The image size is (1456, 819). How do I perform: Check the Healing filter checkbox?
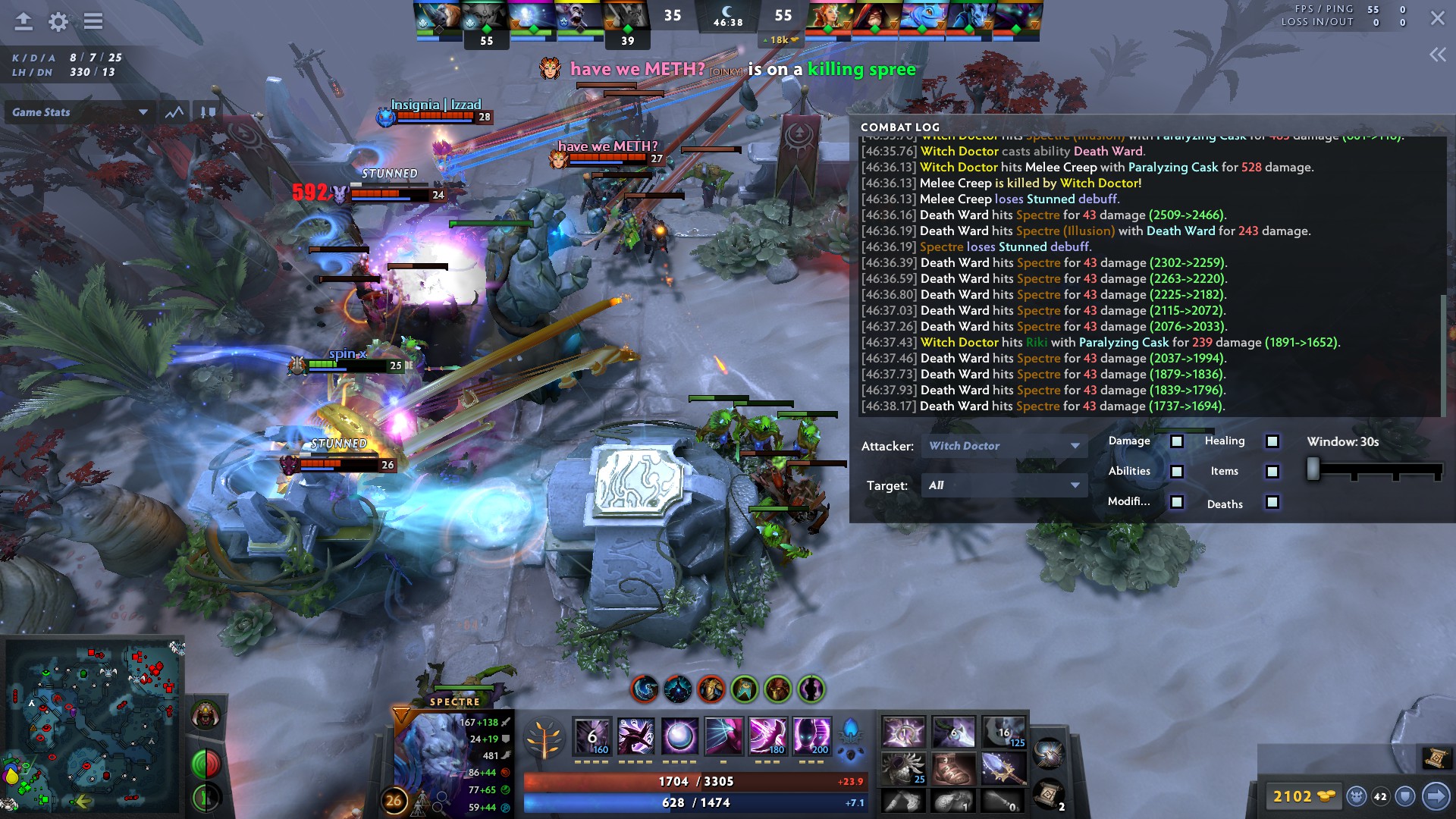pos(1271,441)
